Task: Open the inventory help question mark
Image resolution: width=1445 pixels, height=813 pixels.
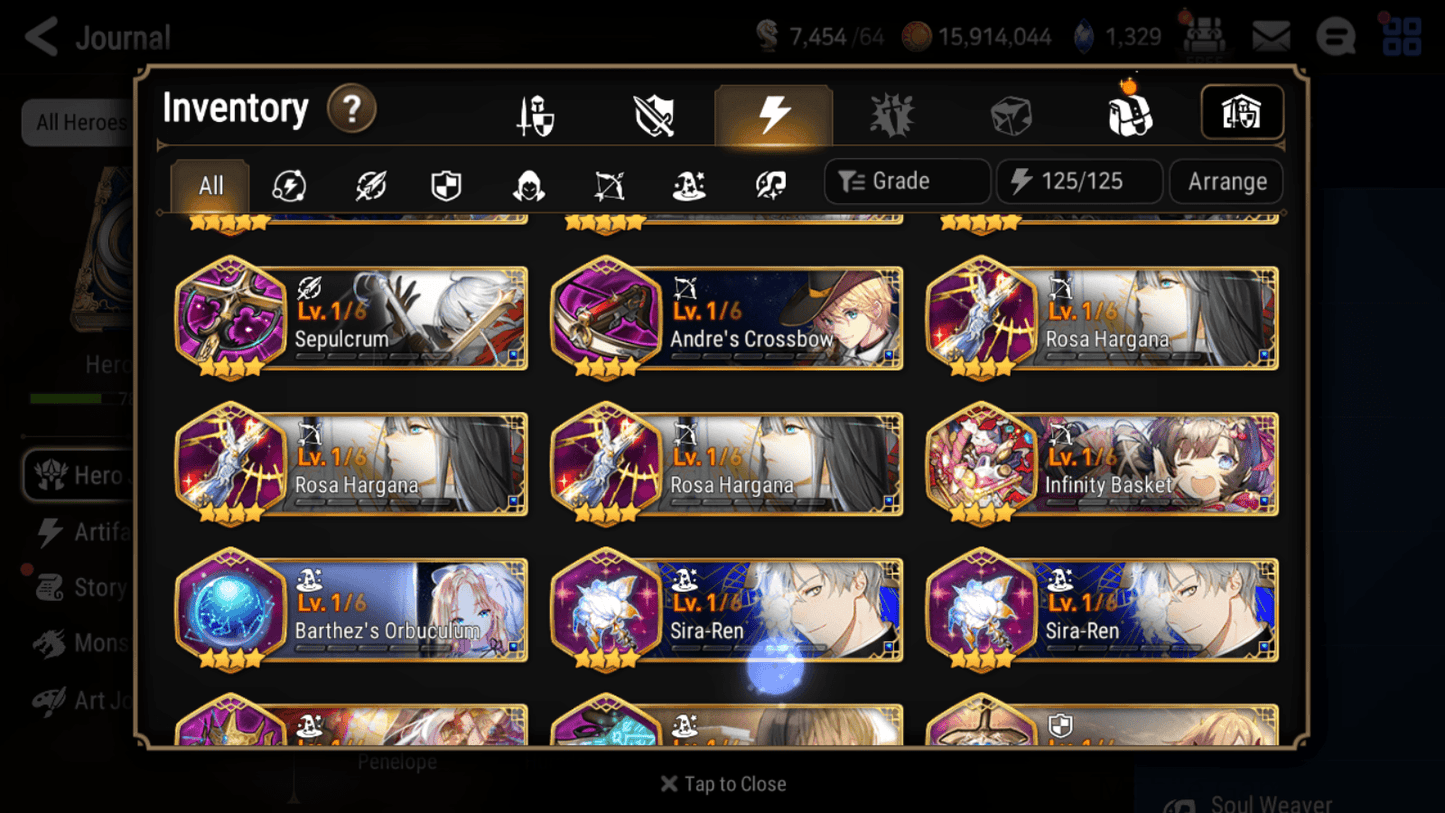Action: (352, 110)
